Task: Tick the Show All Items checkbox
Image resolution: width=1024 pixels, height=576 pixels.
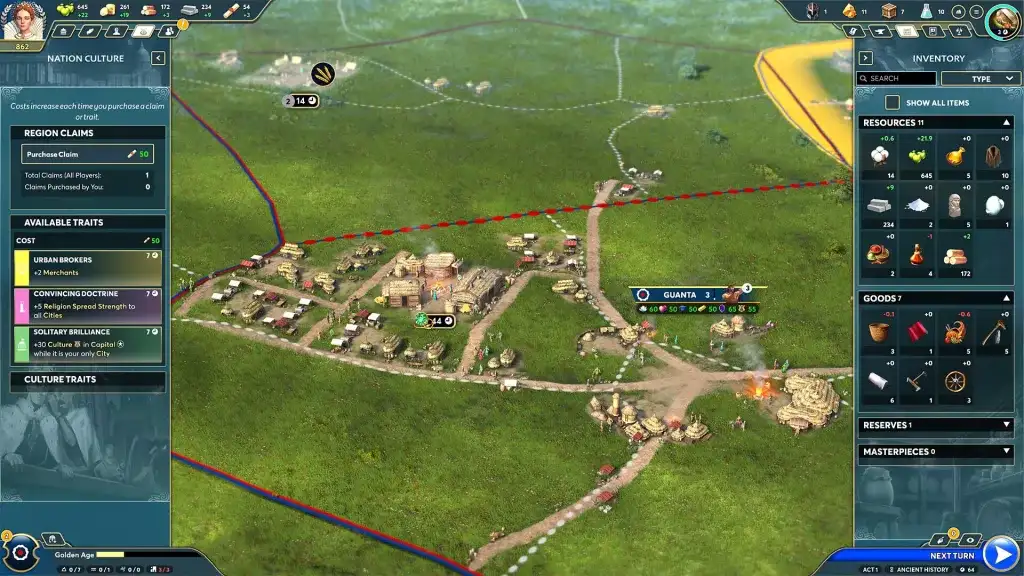Action: point(892,103)
